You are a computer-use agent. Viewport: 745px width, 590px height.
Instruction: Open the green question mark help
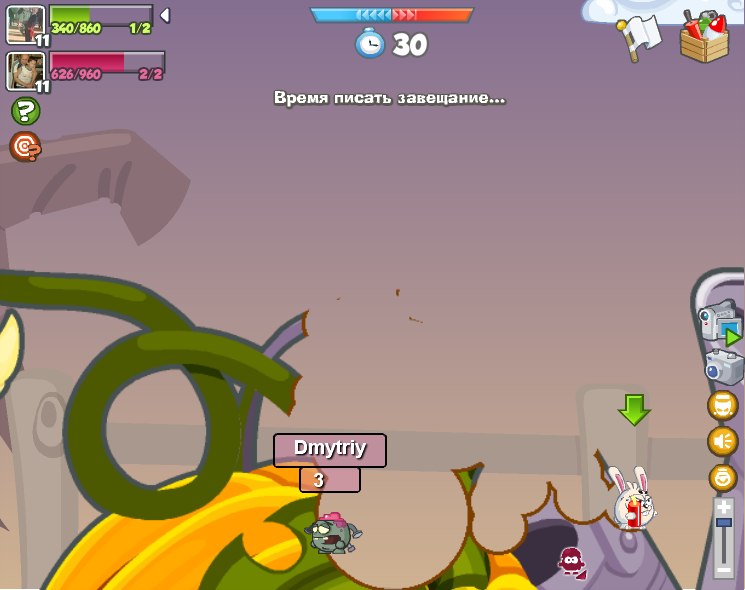click(x=26, y=111)
